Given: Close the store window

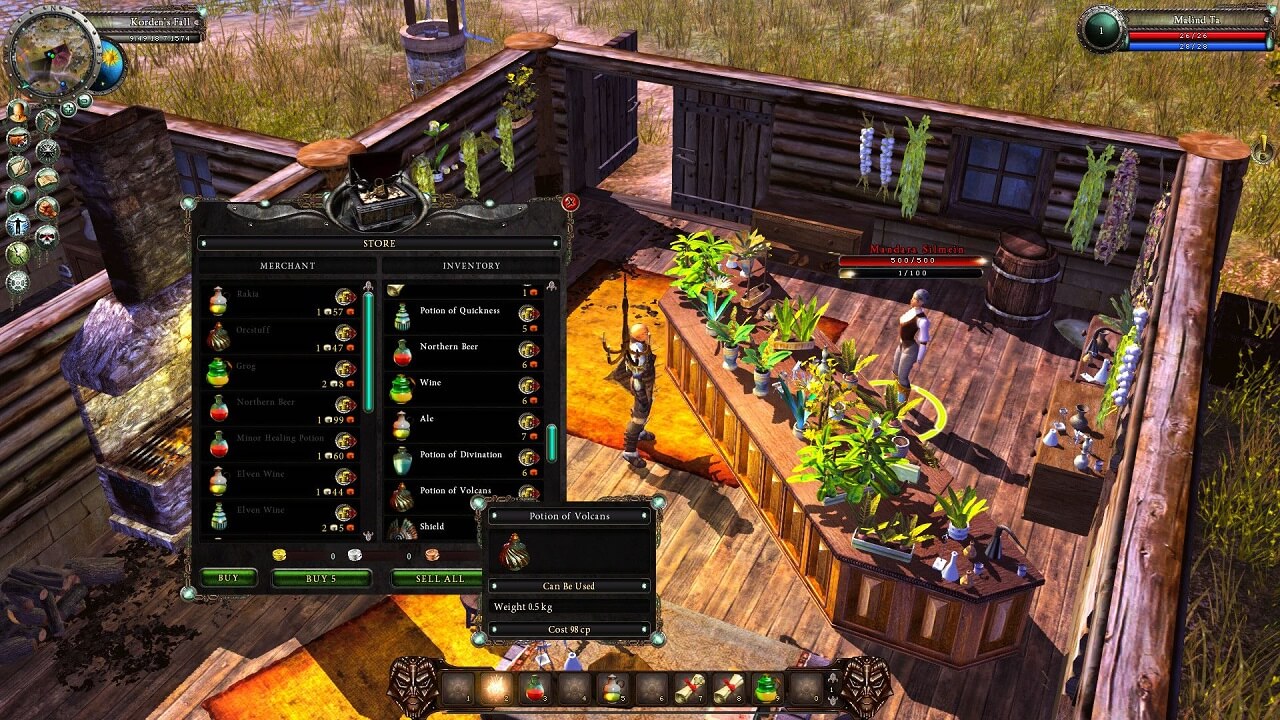Looking at the screenshot, I should (571, 203).
